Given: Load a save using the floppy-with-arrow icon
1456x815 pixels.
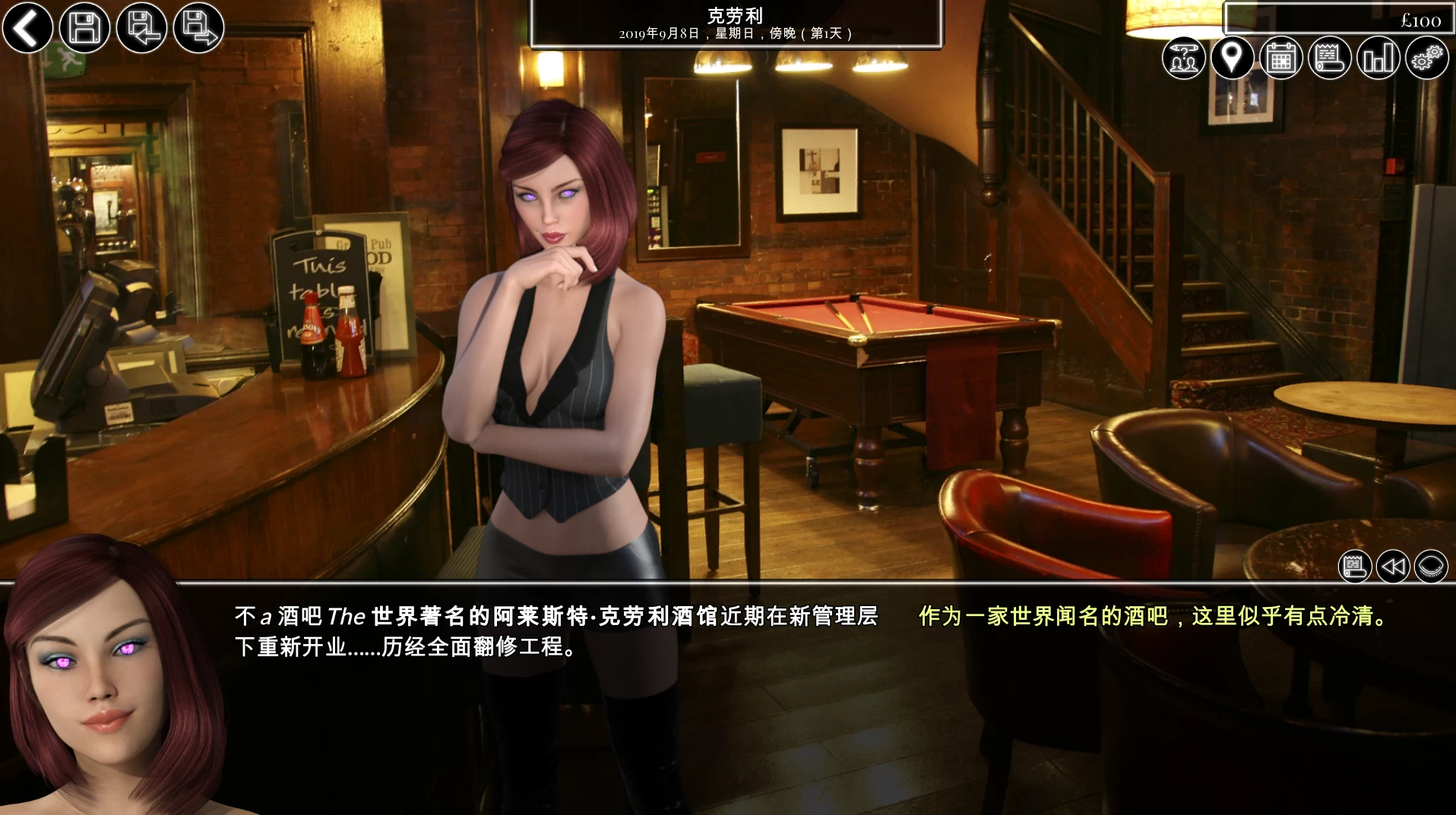Looking at the screenshot, I should [141, 27].
